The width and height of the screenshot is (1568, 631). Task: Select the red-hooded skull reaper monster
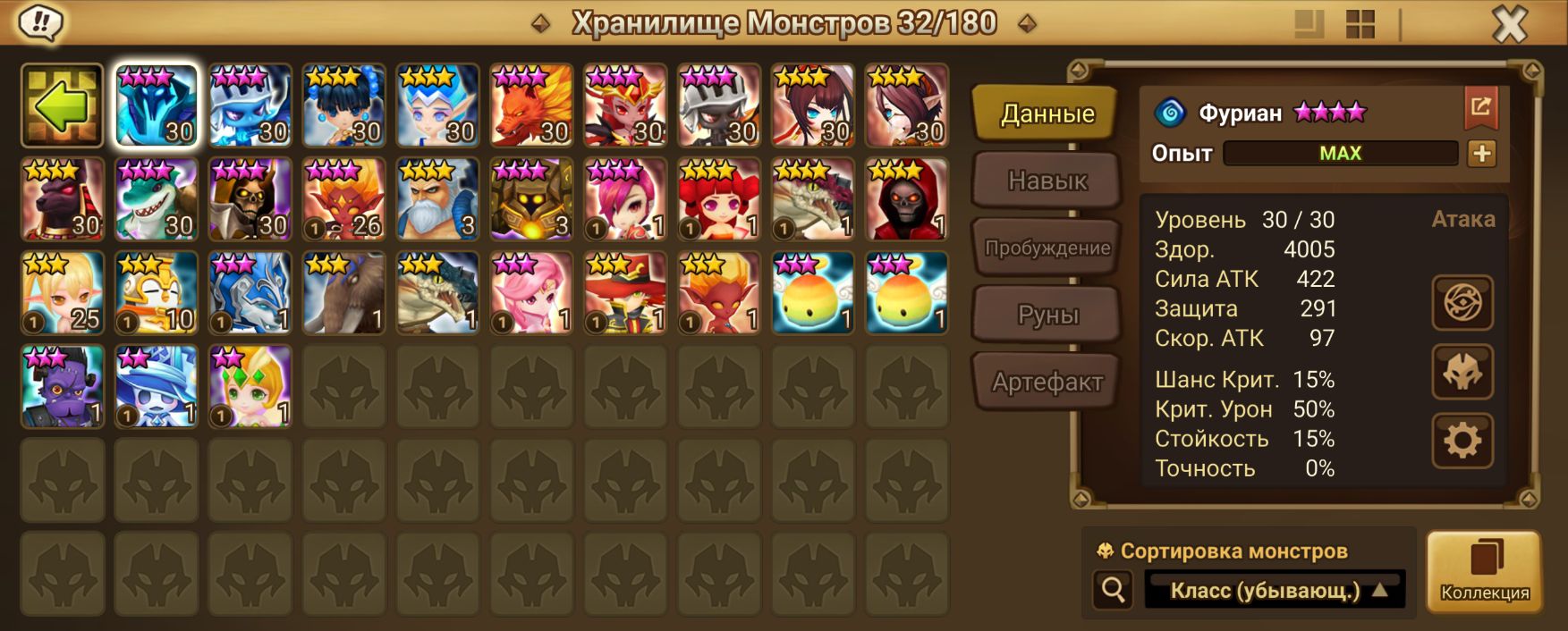[907, 199]
